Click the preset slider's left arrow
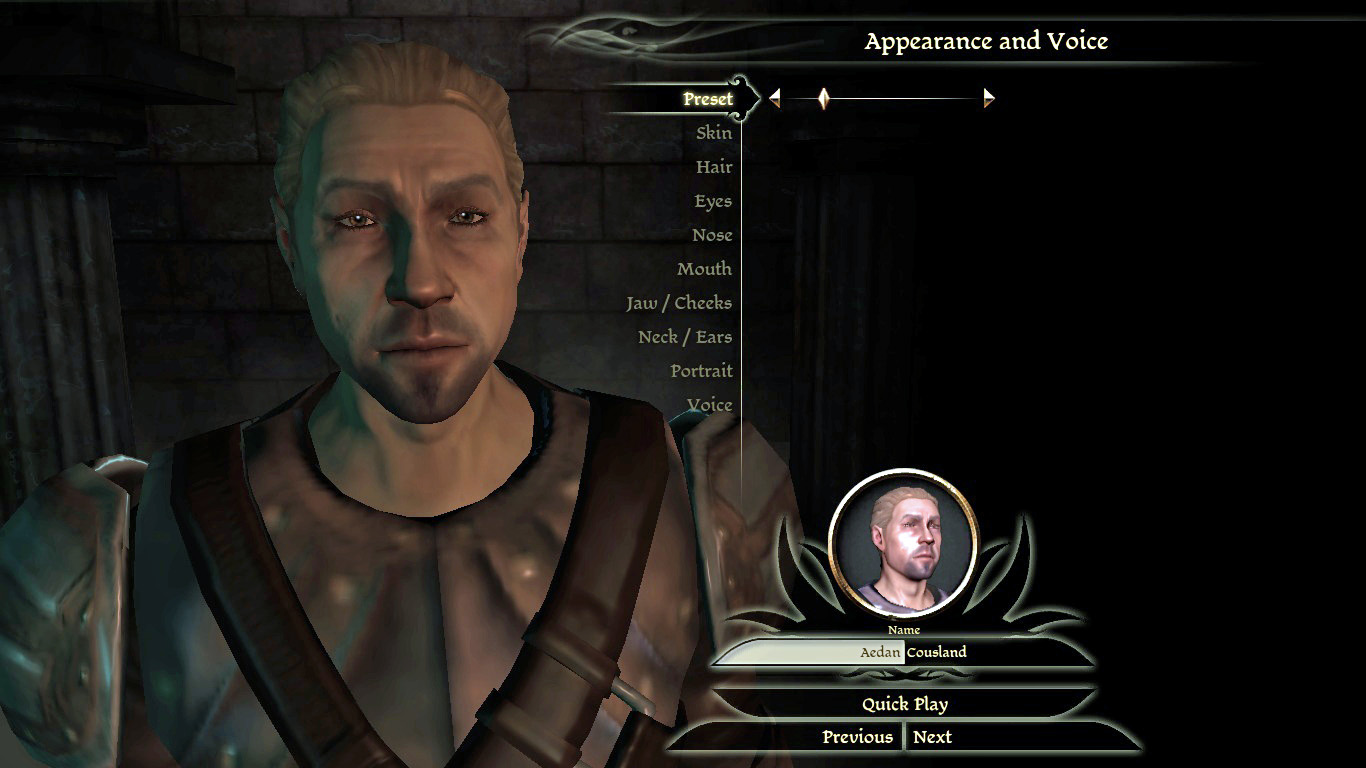The image size is (1366, 768). tap(774, 98)
